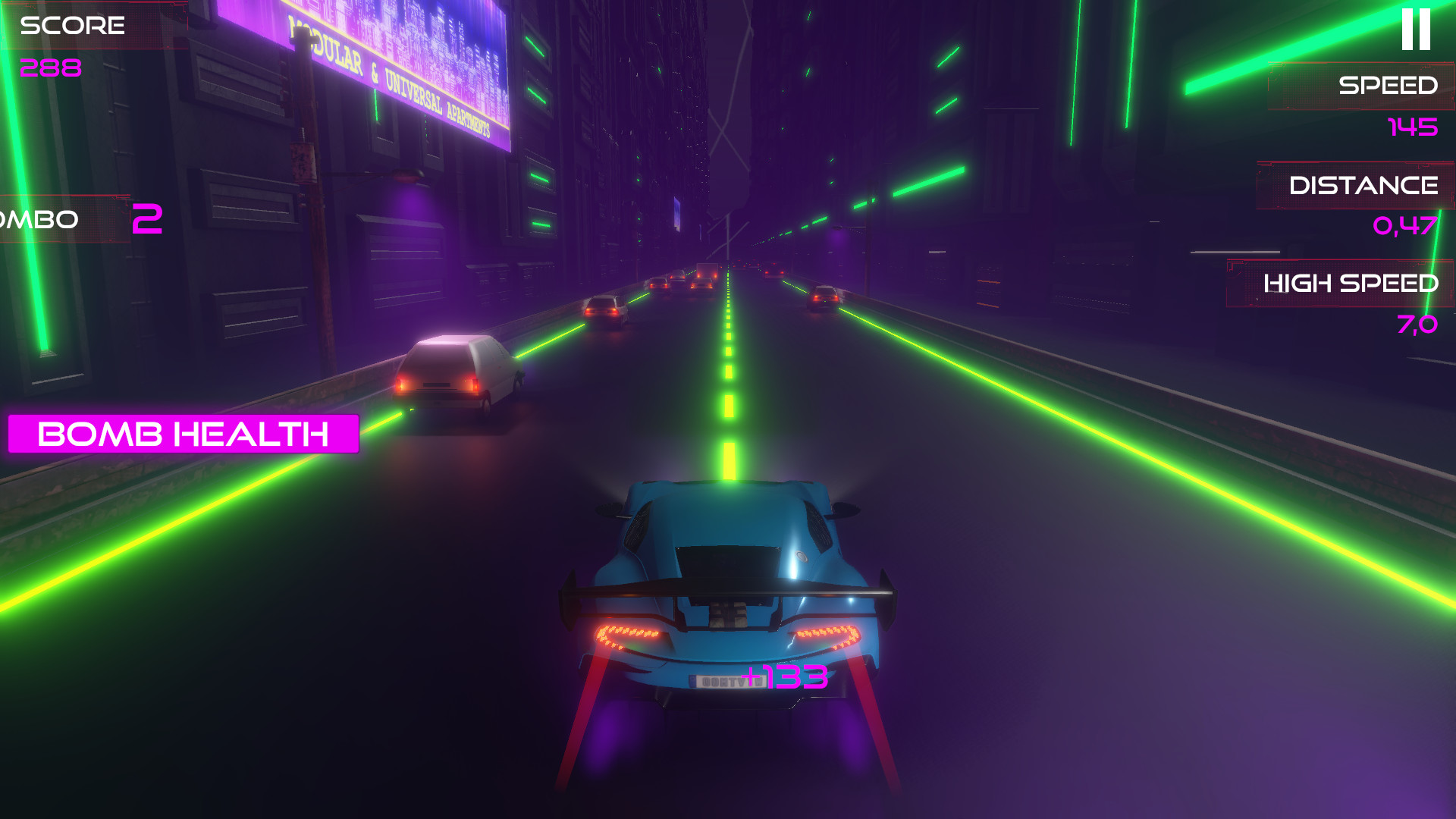Viewport: 1456px width, 819px height.
Task: Select the COMBO multiplier indicator
Action: (76, 218)
